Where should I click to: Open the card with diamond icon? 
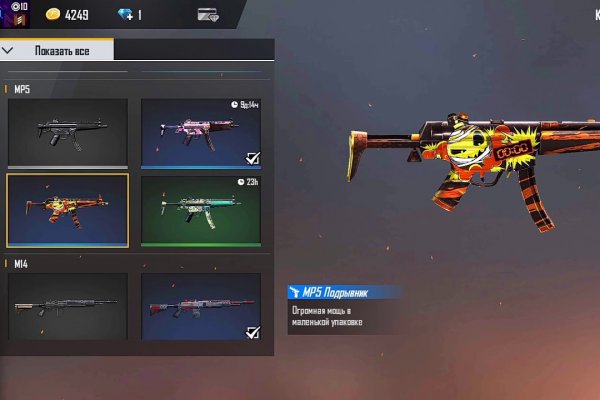click(x=208, y=14)
